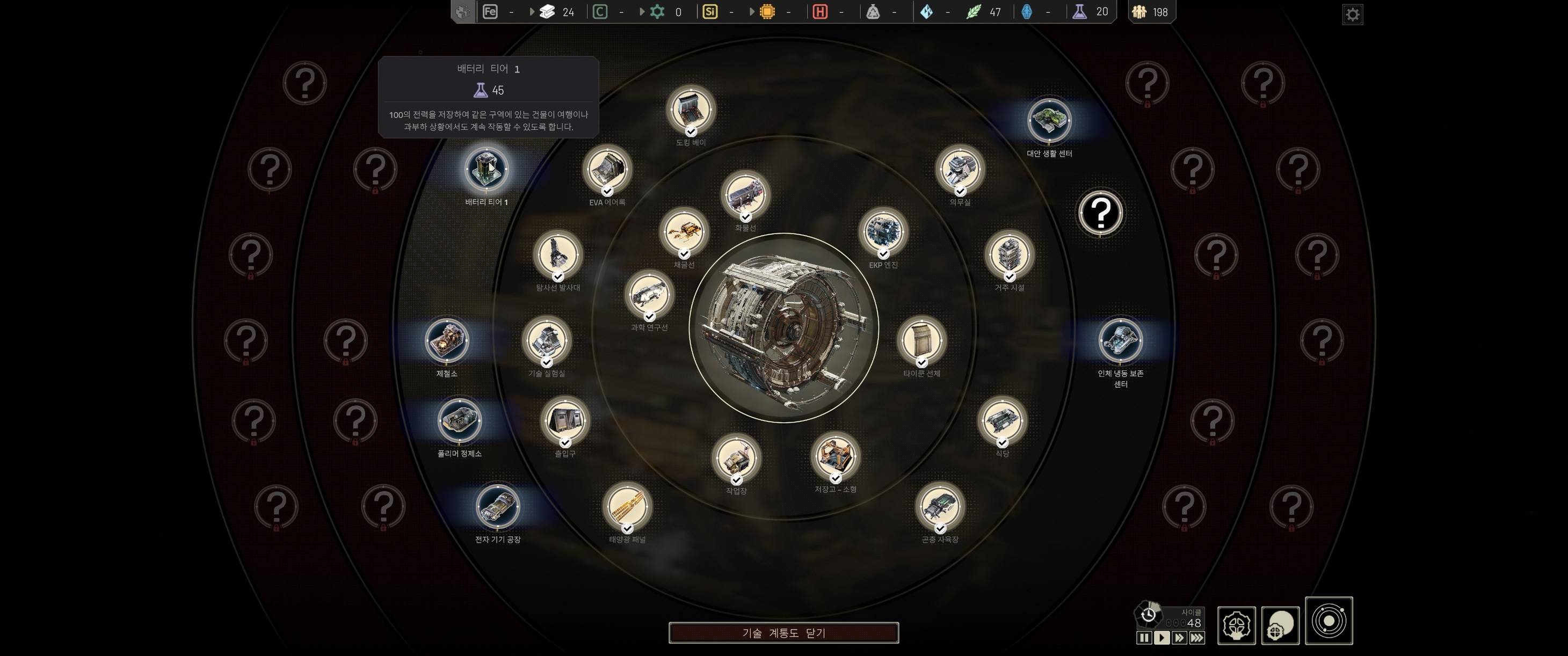Click the highlighted white question mark node

(1100, 213)
